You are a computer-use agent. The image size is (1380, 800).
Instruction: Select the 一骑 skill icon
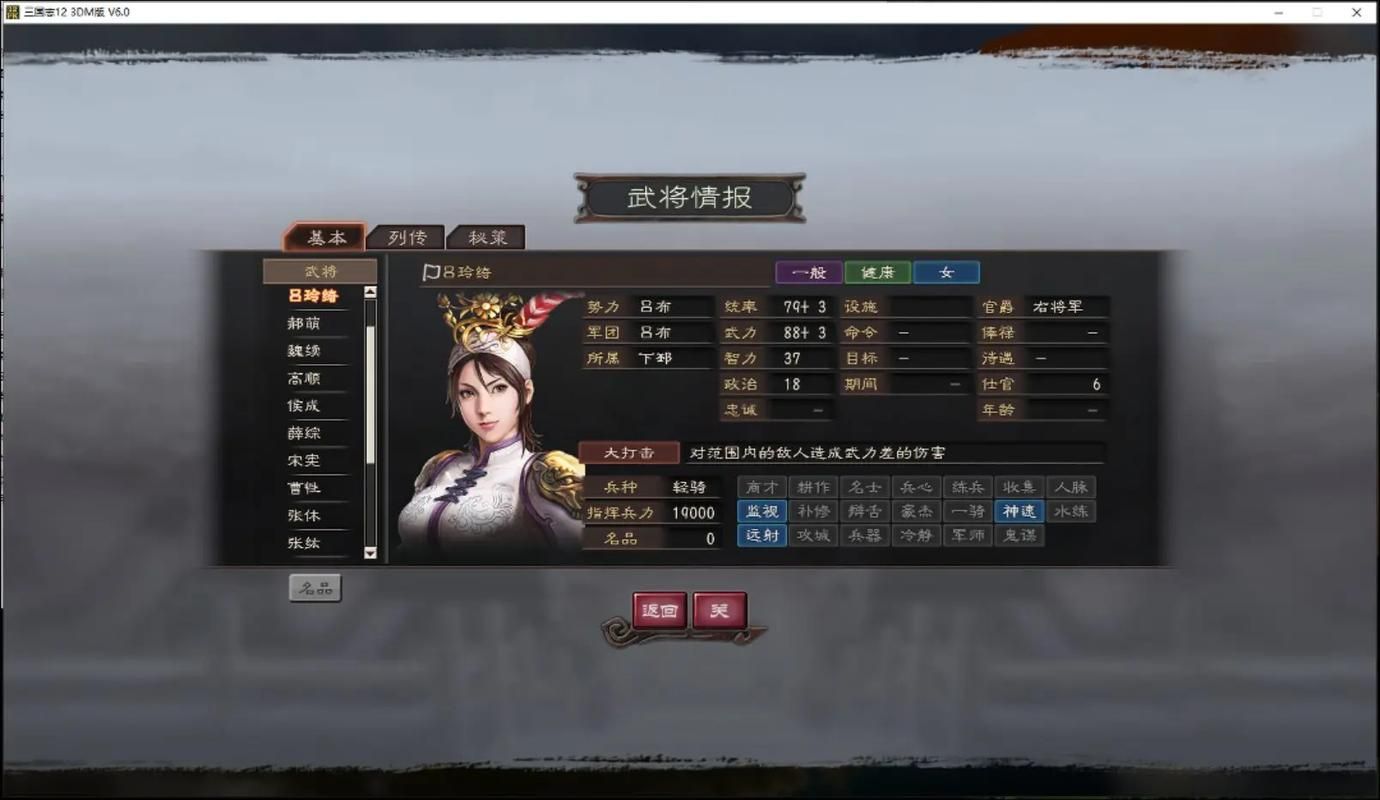tap(968, 511)
